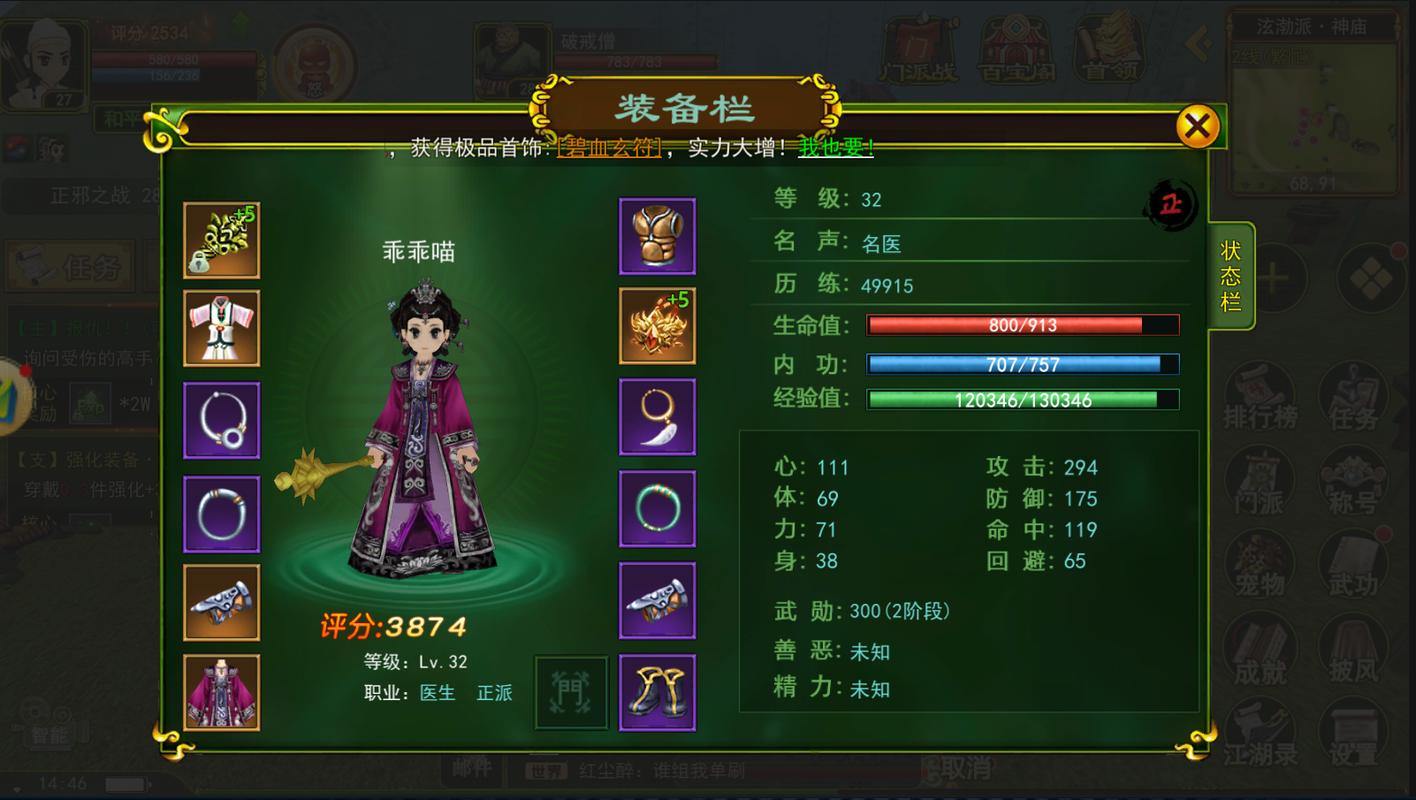Image resolution: width=1416 pixels, height=800 pixels.
Task: Select the necklace equipment slot
Action: pos(221,419)
